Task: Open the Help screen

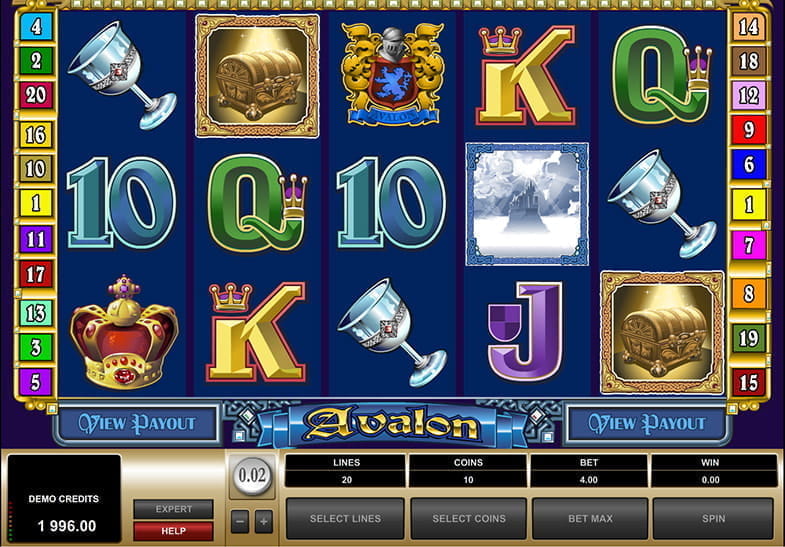Action: pyautogui.click(x=173, y=529)
